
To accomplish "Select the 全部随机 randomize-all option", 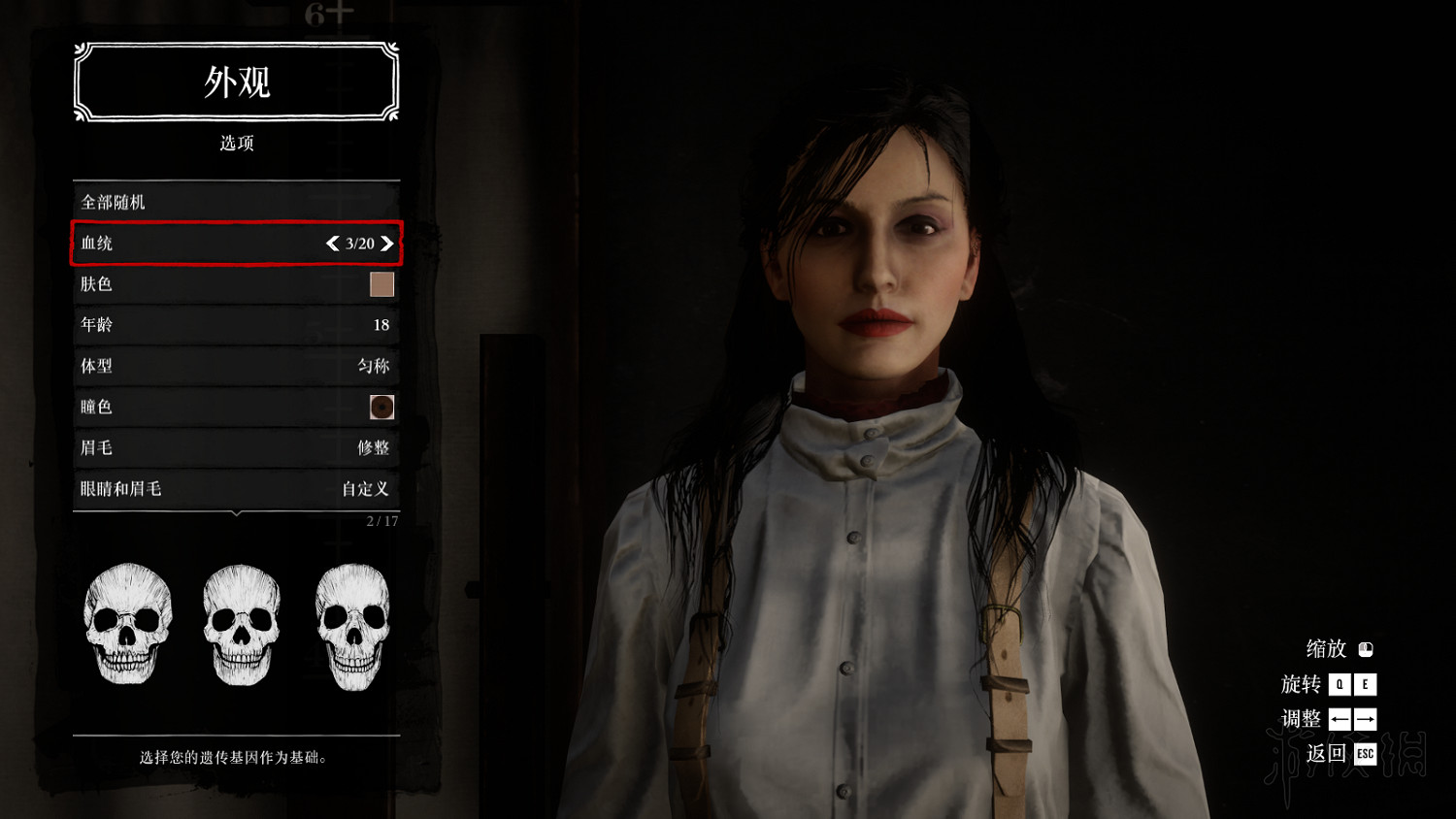I will click(236, 202).
